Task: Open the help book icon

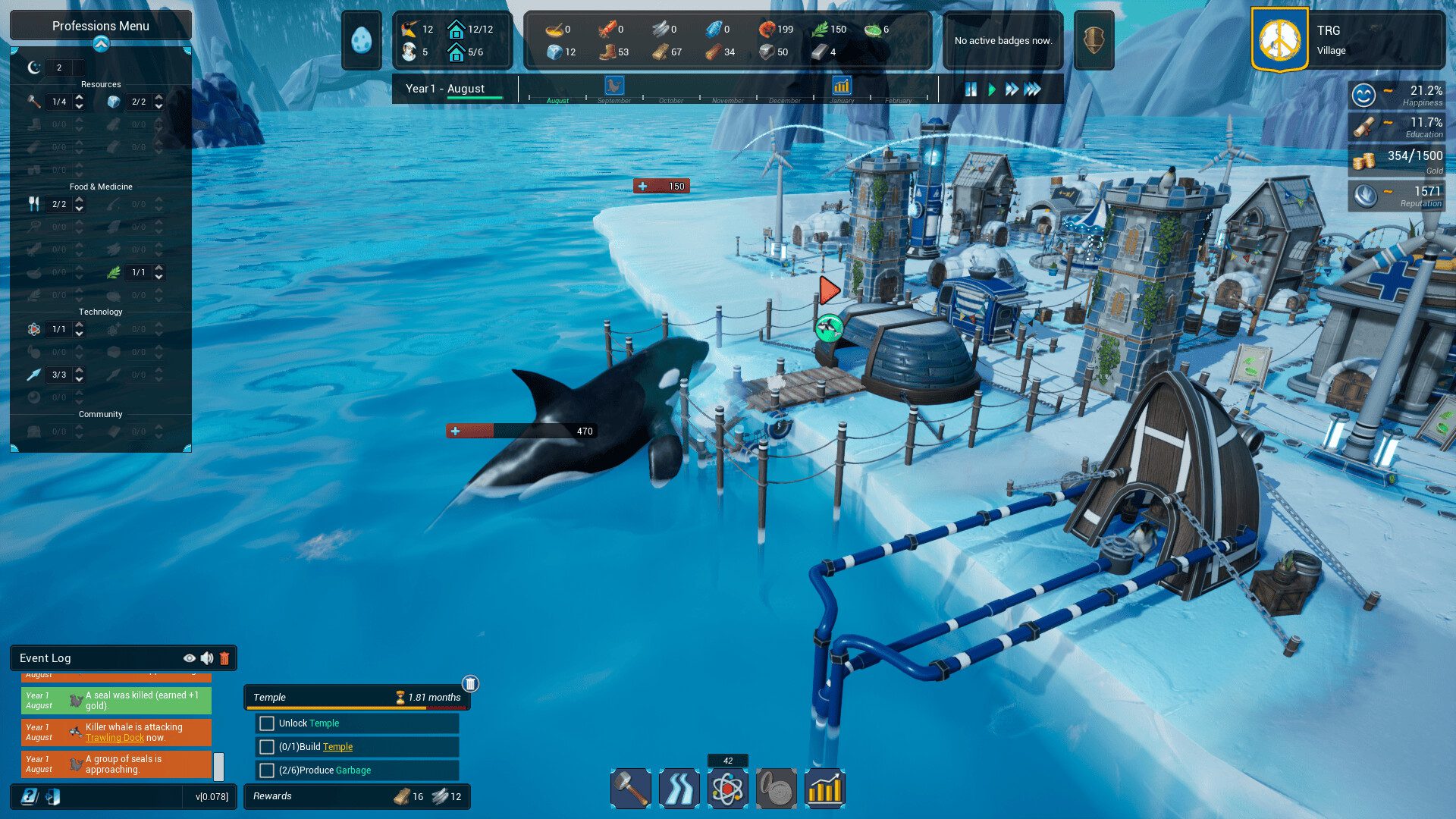Action: 30,796
